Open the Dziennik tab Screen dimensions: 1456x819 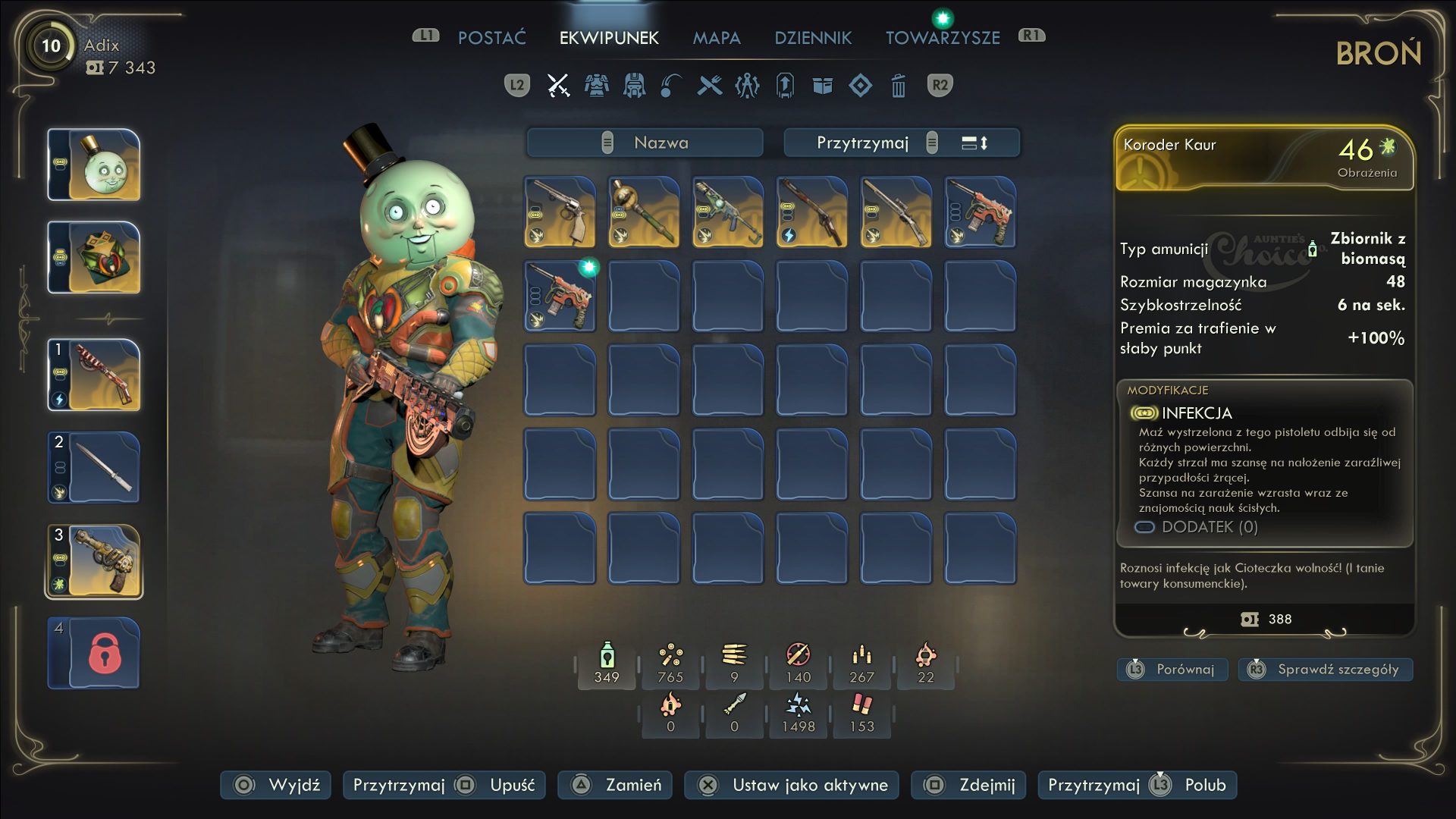point(813,38)
